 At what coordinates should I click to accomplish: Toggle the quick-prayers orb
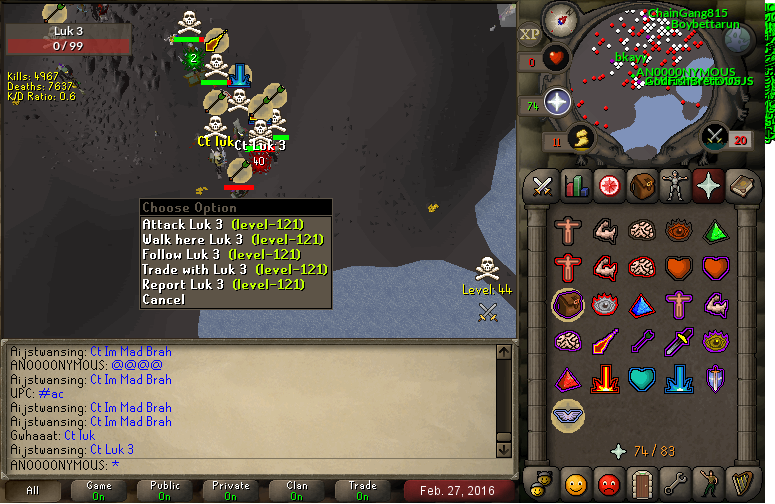pyautogui.click(x=557, y=101)
